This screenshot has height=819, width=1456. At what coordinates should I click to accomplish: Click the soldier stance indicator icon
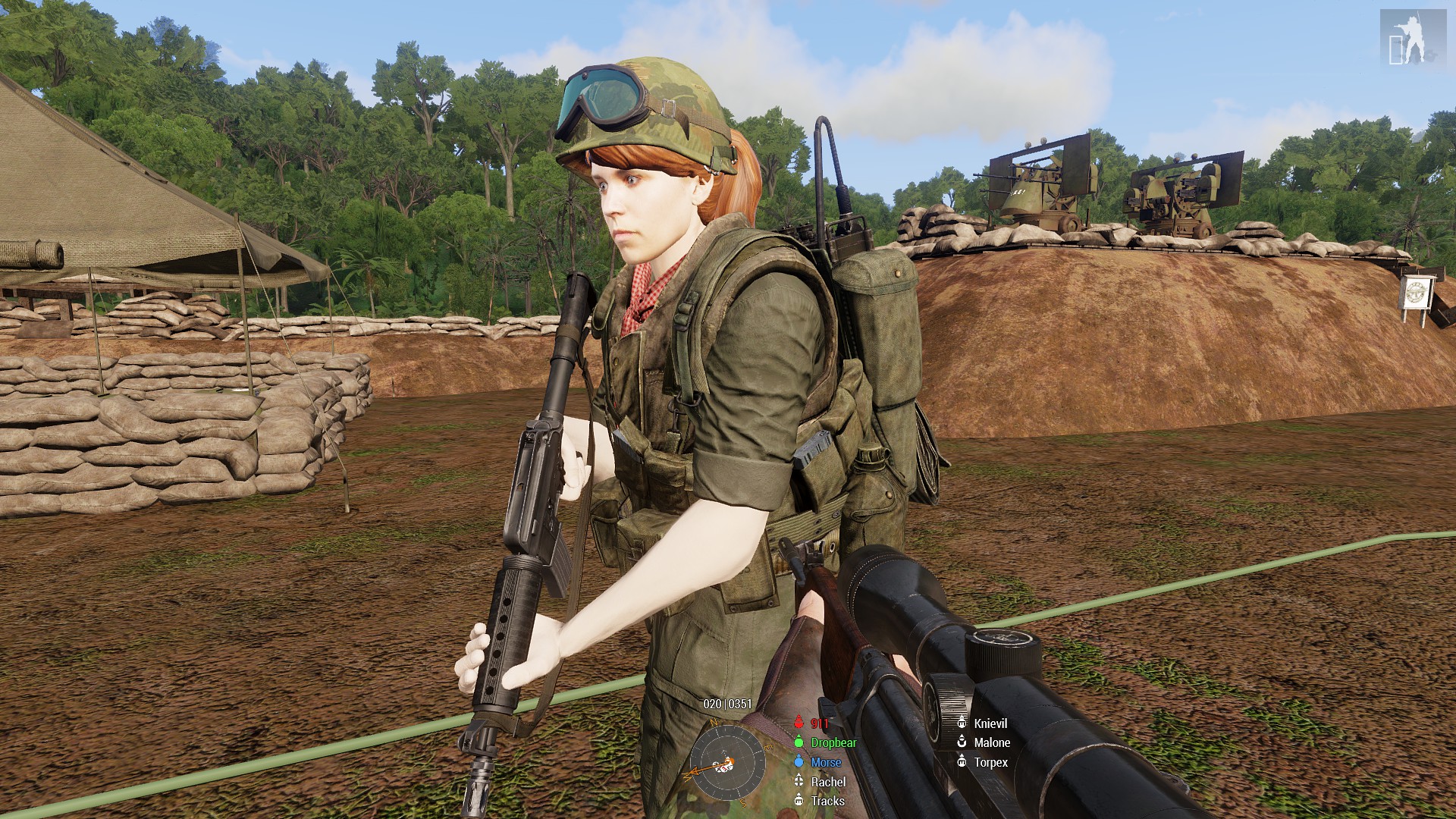click(x=1411, y=39)
